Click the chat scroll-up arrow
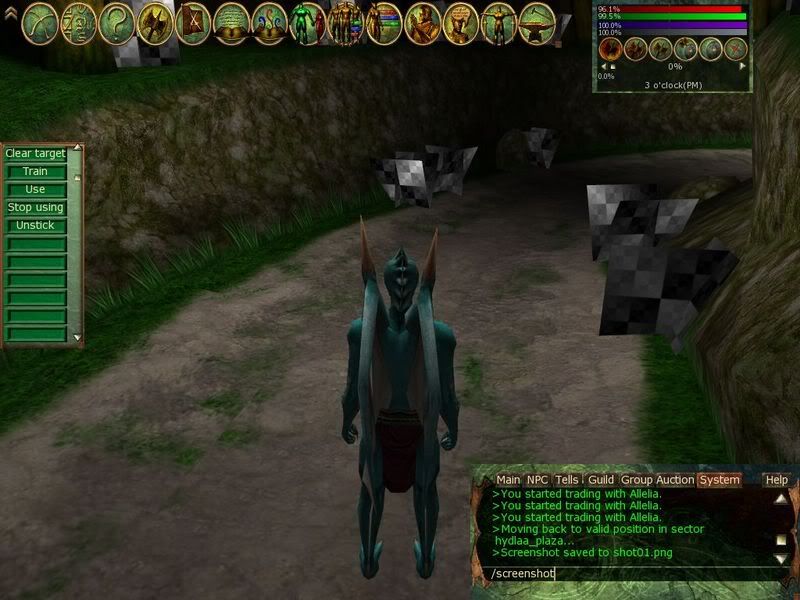800x600 pixels. coord(780,499)
